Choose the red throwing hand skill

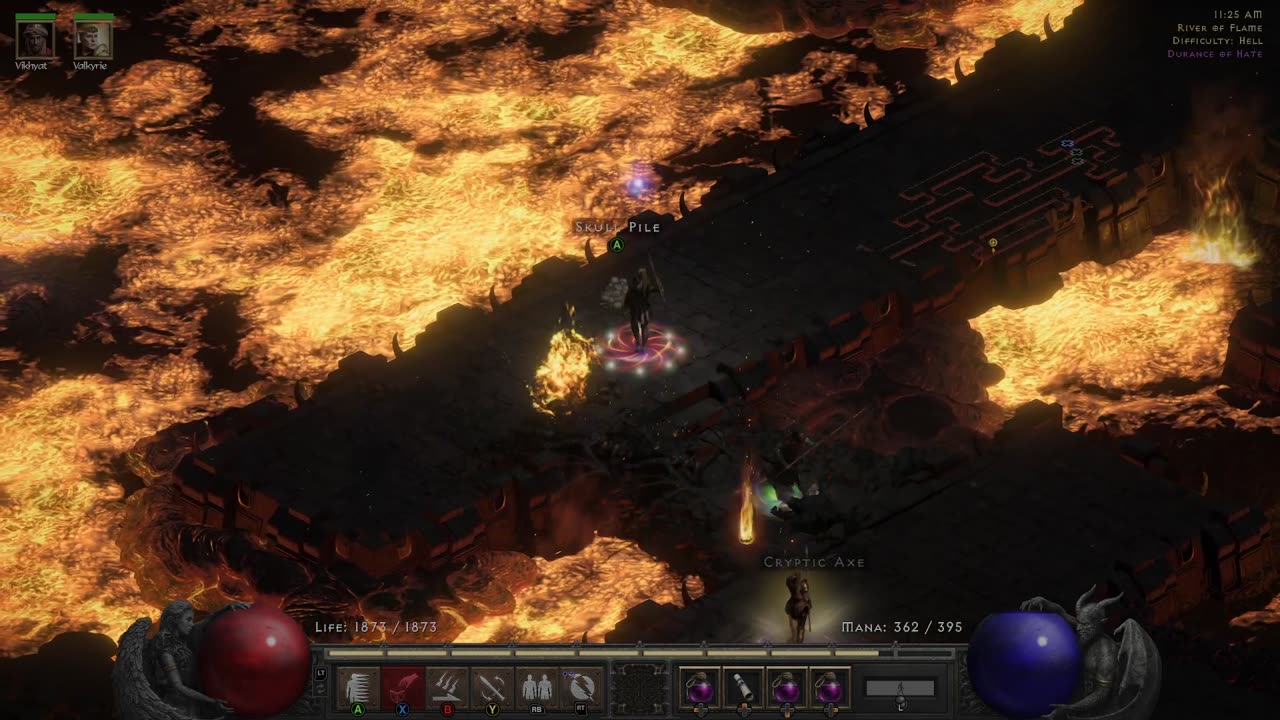[x=403, y=688]
